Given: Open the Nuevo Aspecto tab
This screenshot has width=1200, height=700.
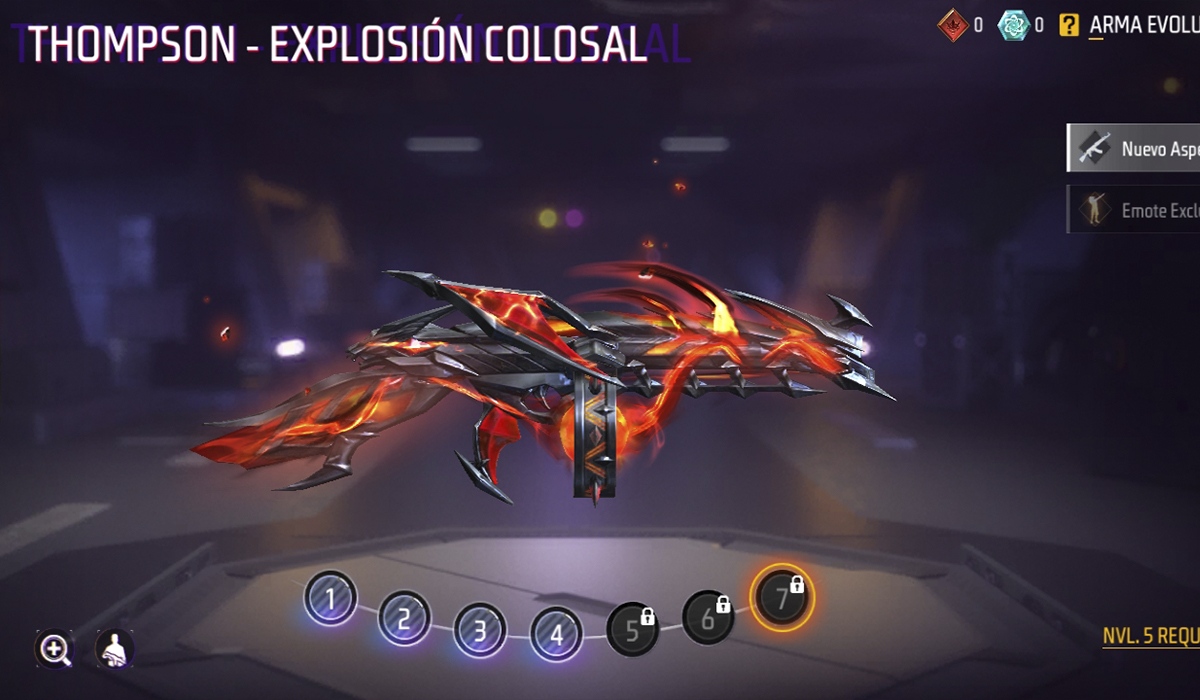Looking at the screenshot, I should pyautogui.click(x=1134, y=149).
